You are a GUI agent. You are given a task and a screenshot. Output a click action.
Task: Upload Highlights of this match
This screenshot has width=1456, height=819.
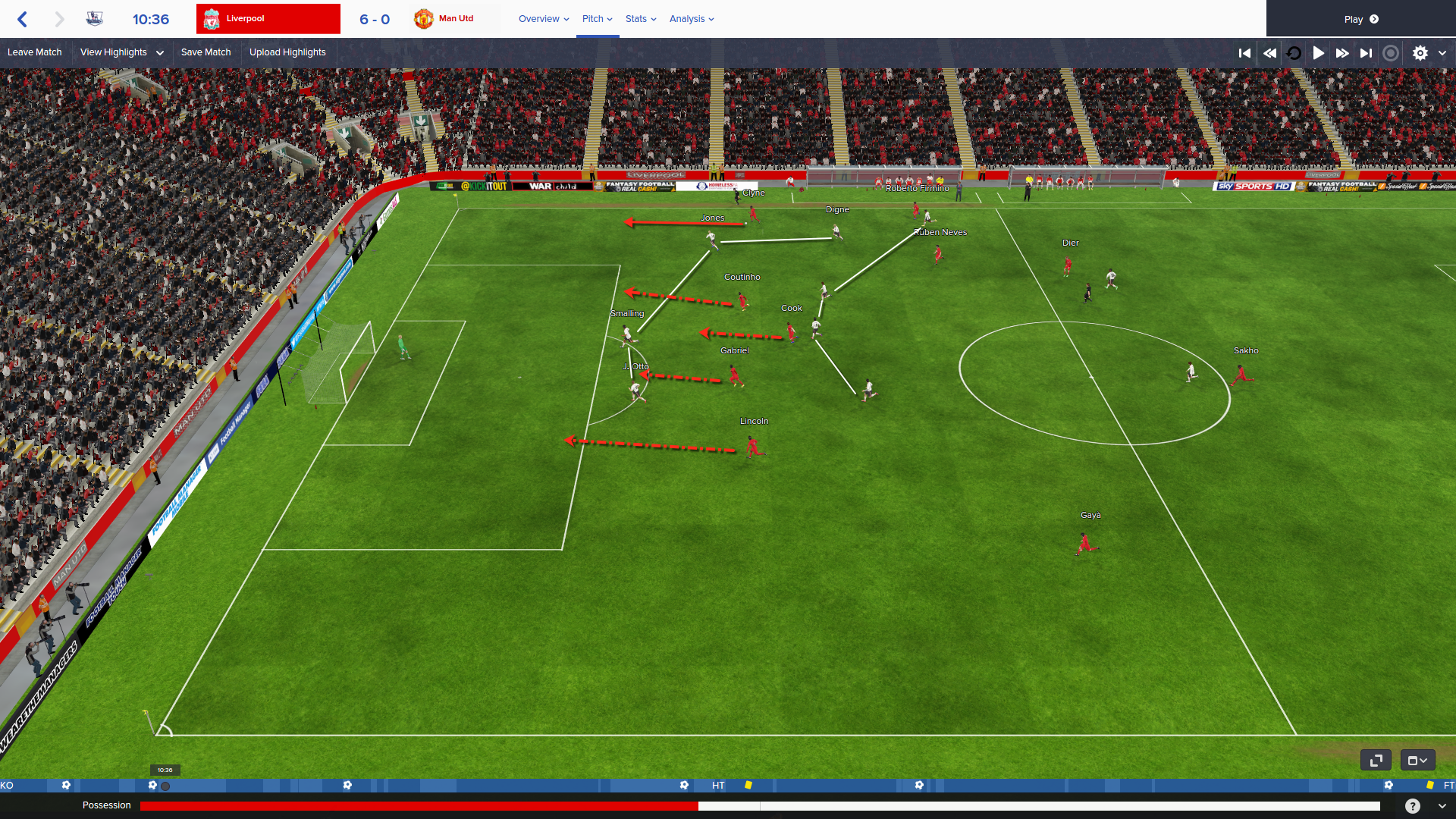tap(287, 52)
